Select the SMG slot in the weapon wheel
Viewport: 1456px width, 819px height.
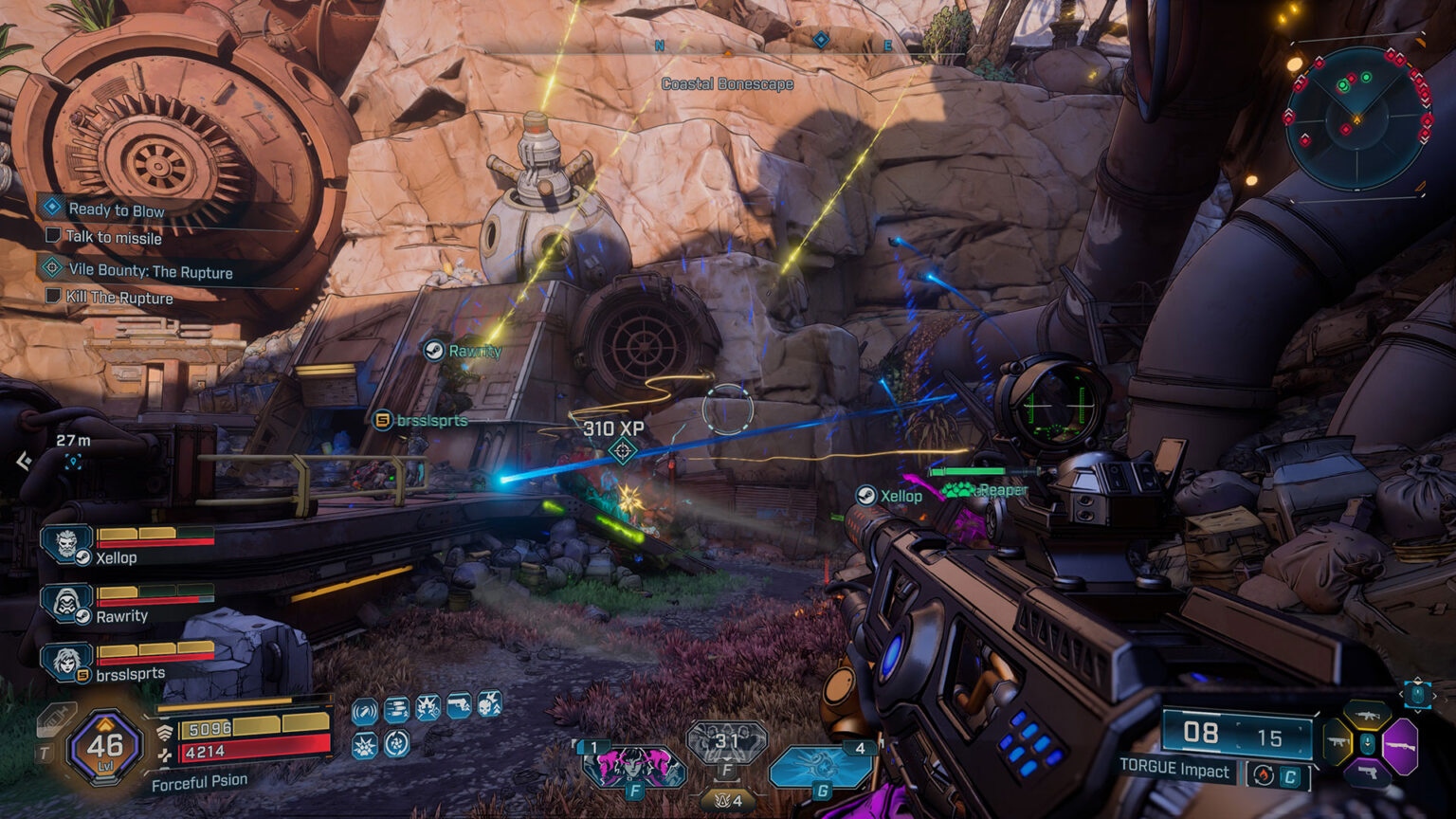tap(1338, 741)
